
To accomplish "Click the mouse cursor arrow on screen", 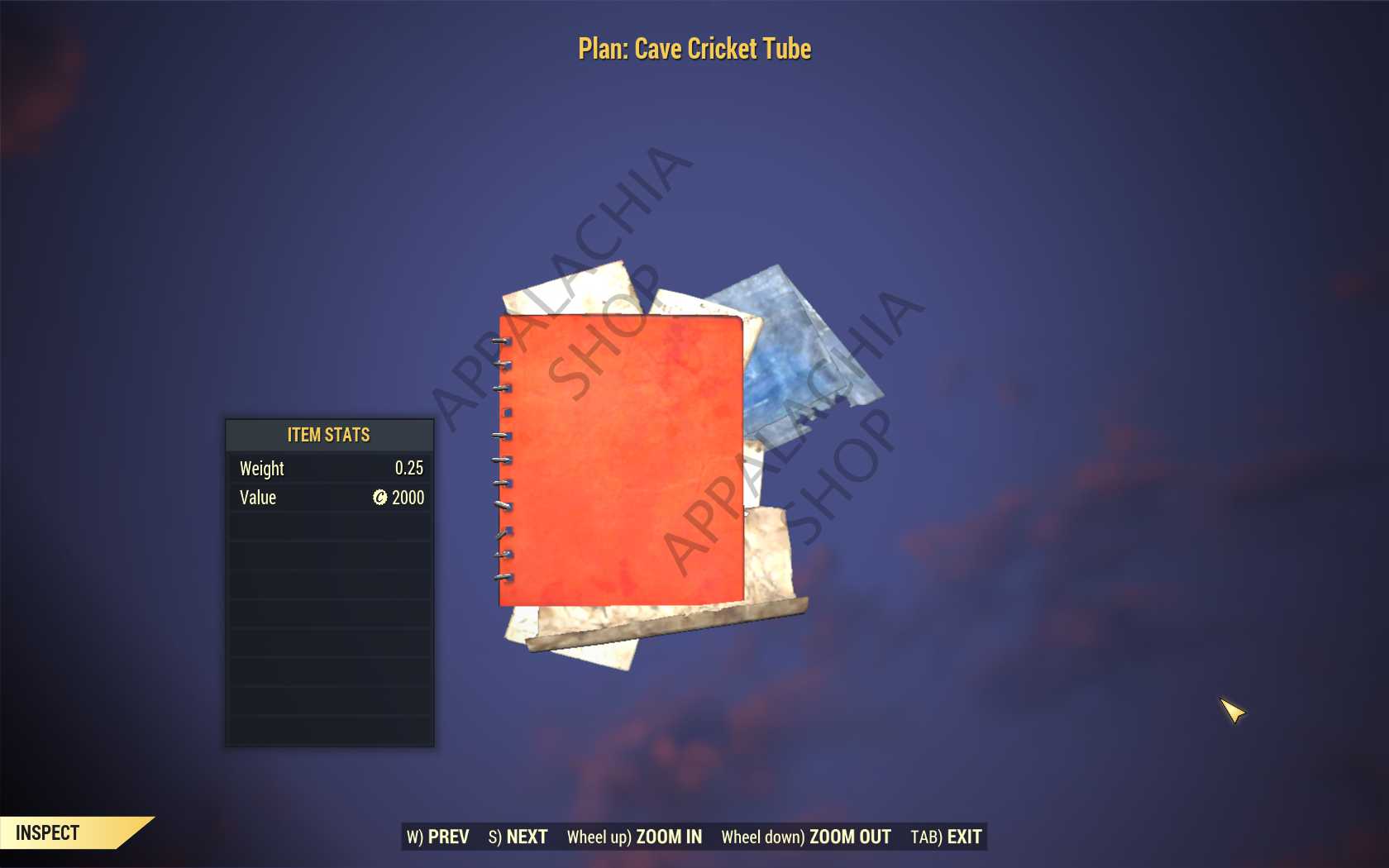I will click(1230, 711).
